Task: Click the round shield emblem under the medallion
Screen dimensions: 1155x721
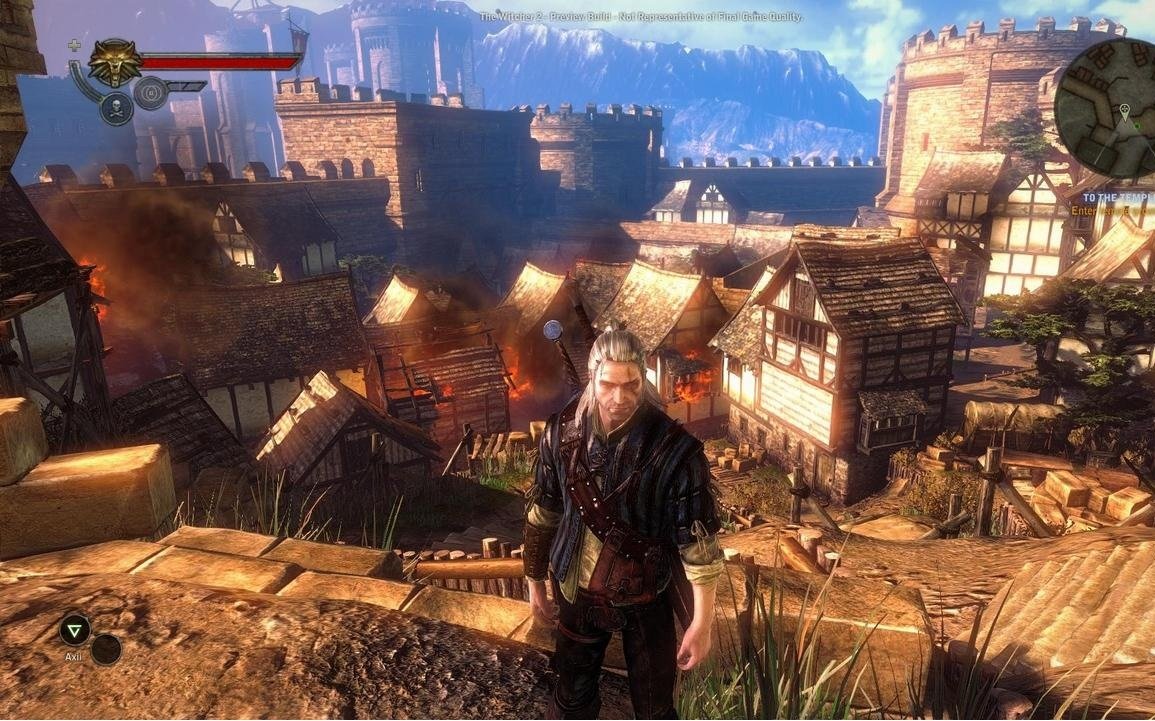Action: click(151, 93)
